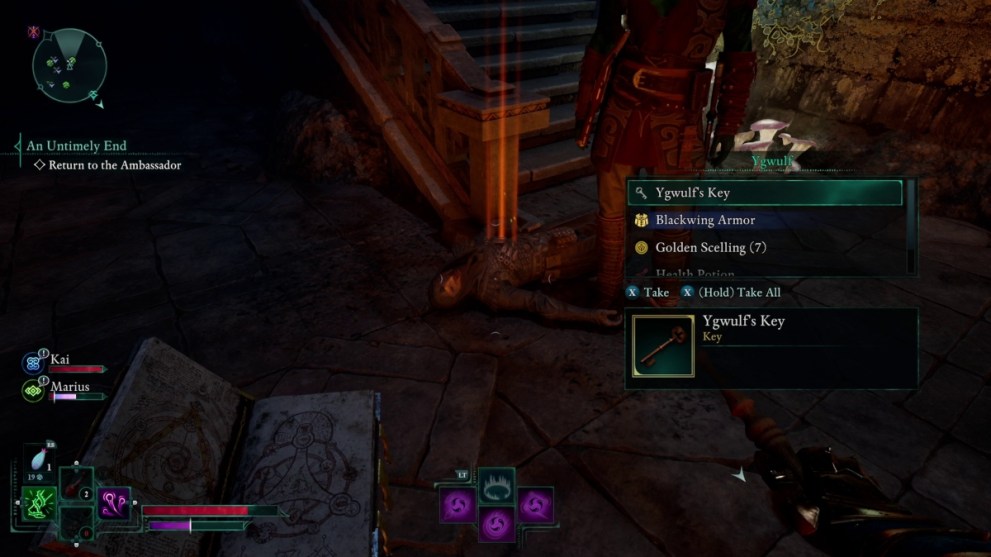Use the red health potion quick slot
This screenshot has width=991, height=557.
75,487
